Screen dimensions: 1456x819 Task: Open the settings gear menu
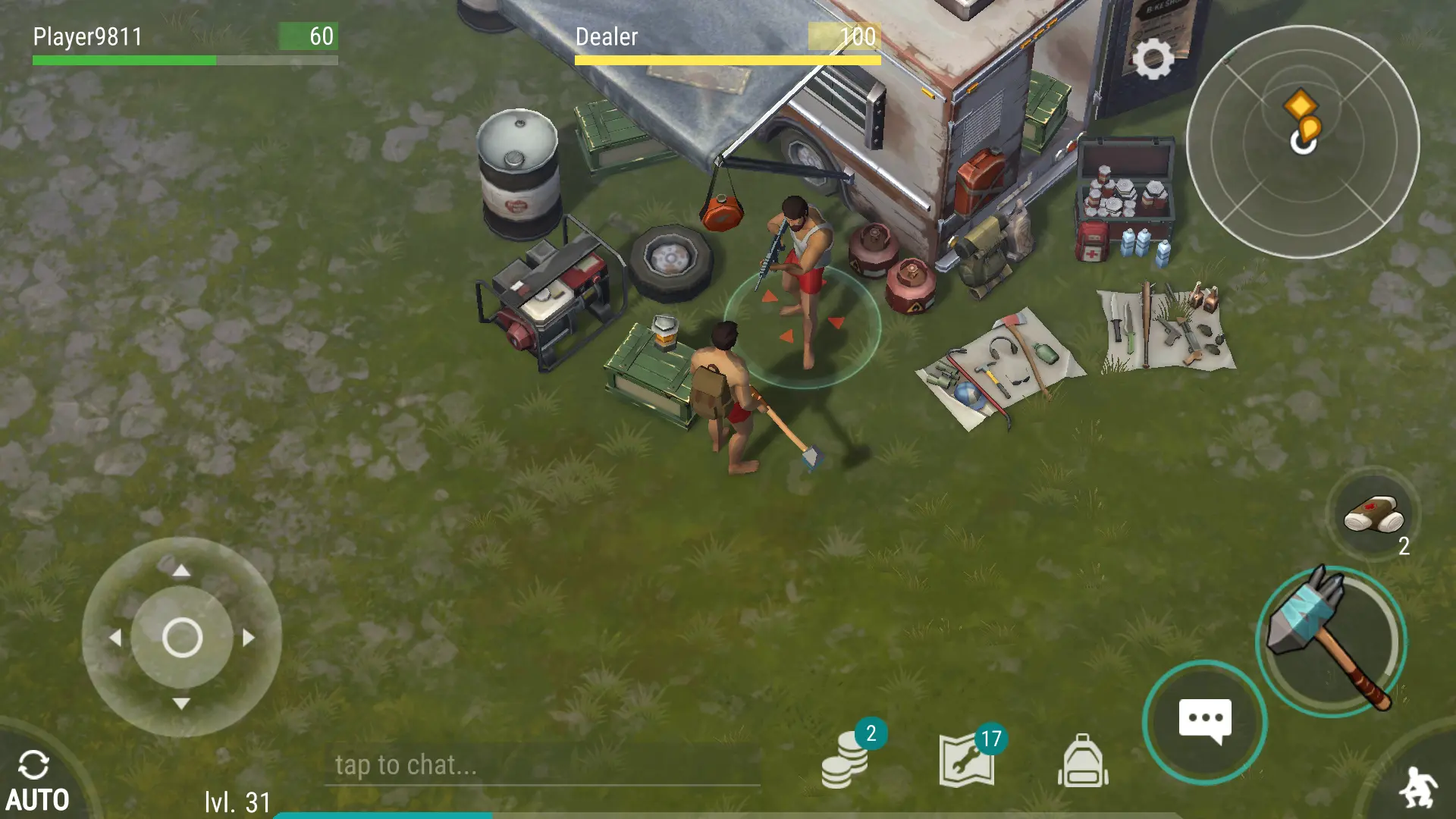[1153, 59]
